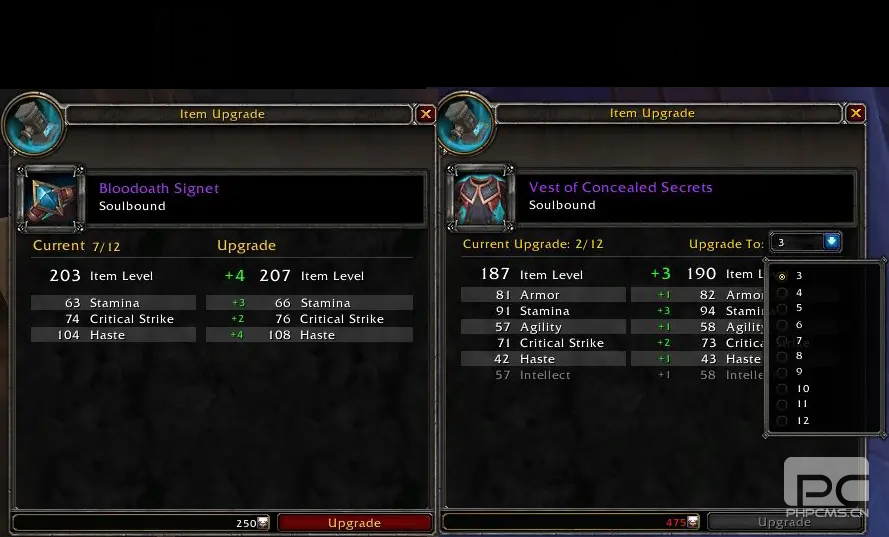Click the greyed-out Upgrade button
This screenshot has height=537, width=889.
coord(783,522)
